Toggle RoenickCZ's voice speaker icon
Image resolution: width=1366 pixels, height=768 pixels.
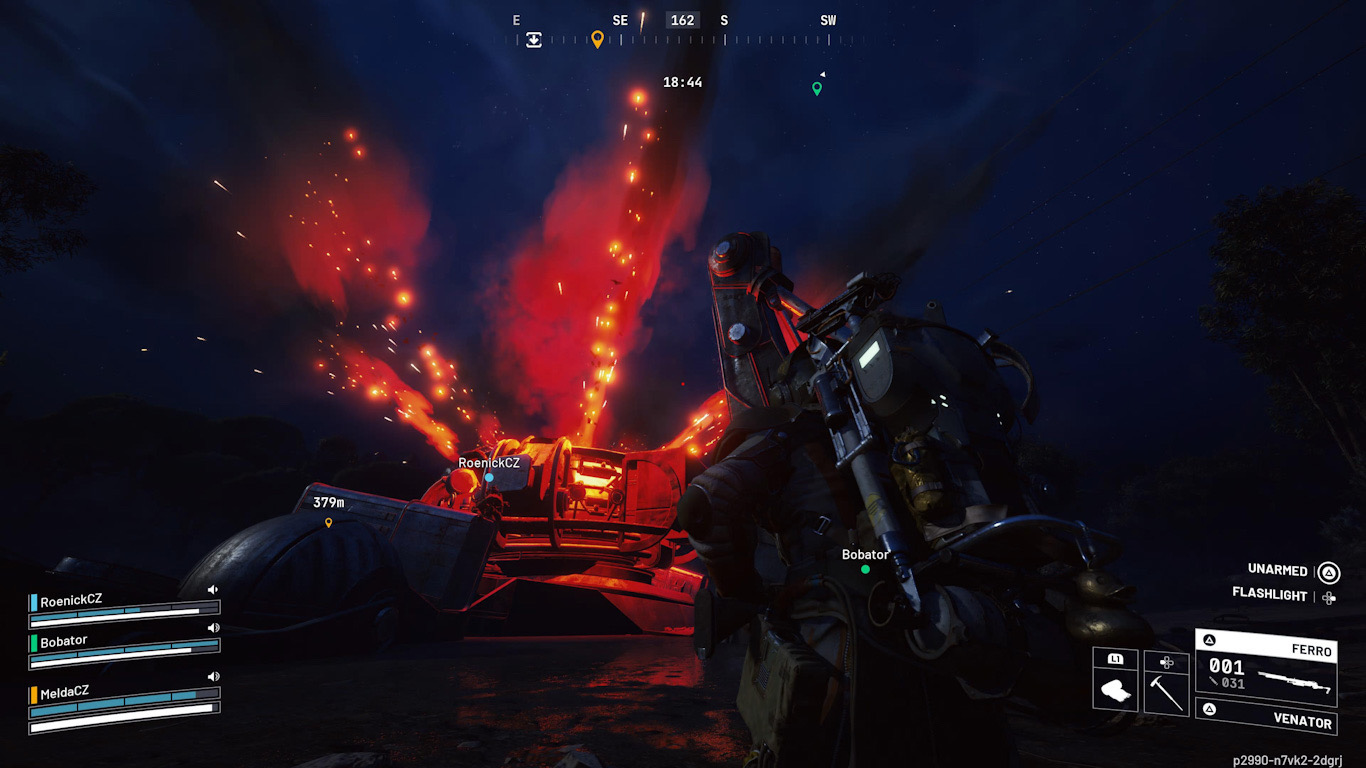(213, 590)
